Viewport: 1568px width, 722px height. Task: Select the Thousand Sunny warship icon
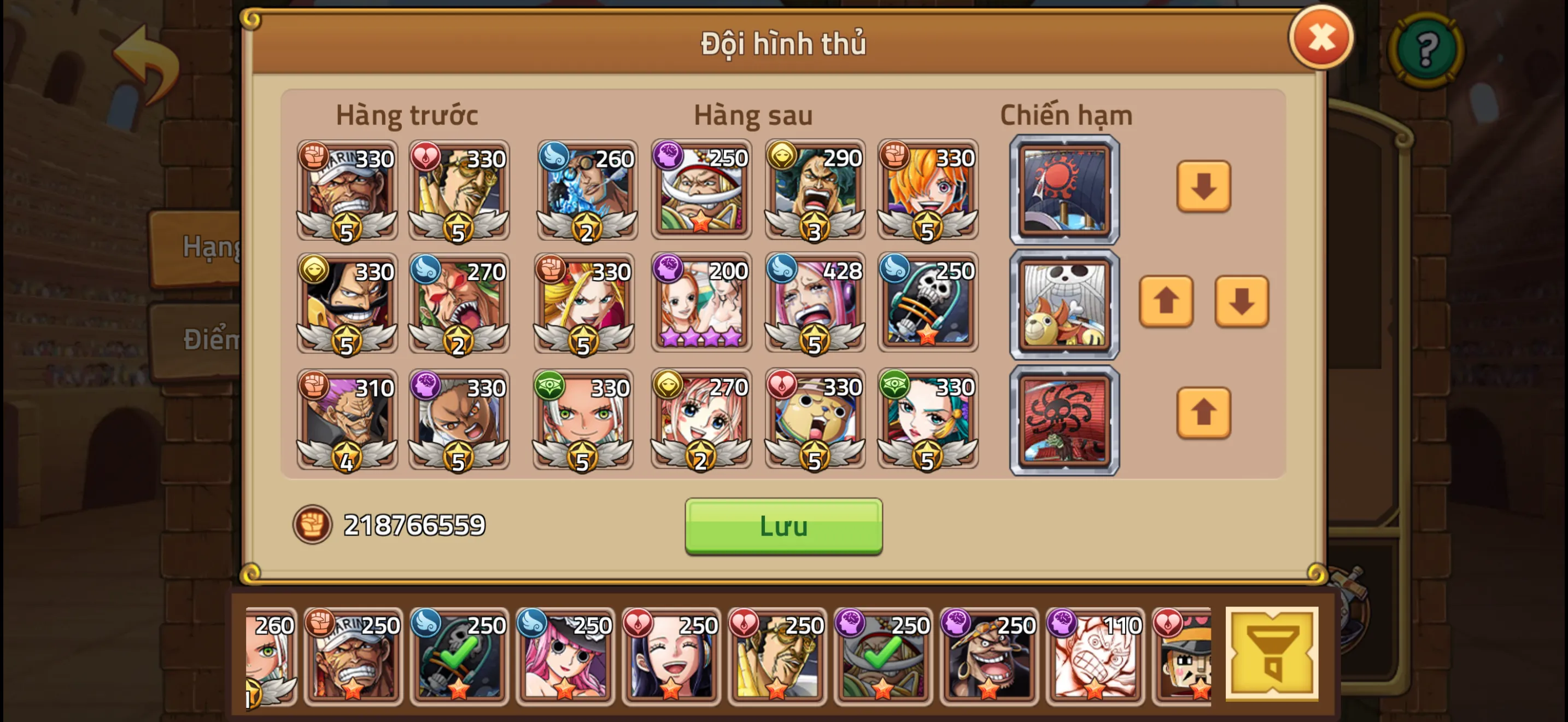point(1064,304)
